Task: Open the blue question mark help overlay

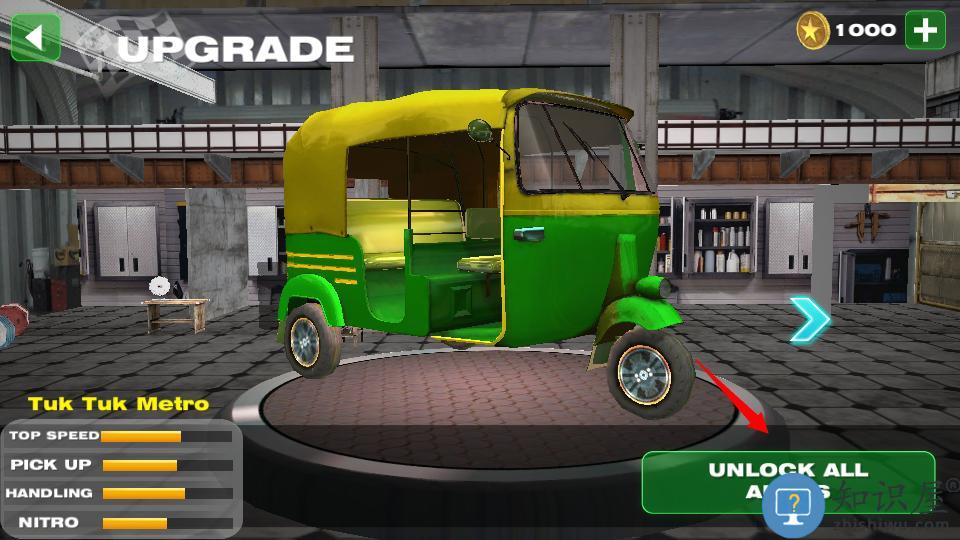Action: pyautogui.click(x=793, y=506)
